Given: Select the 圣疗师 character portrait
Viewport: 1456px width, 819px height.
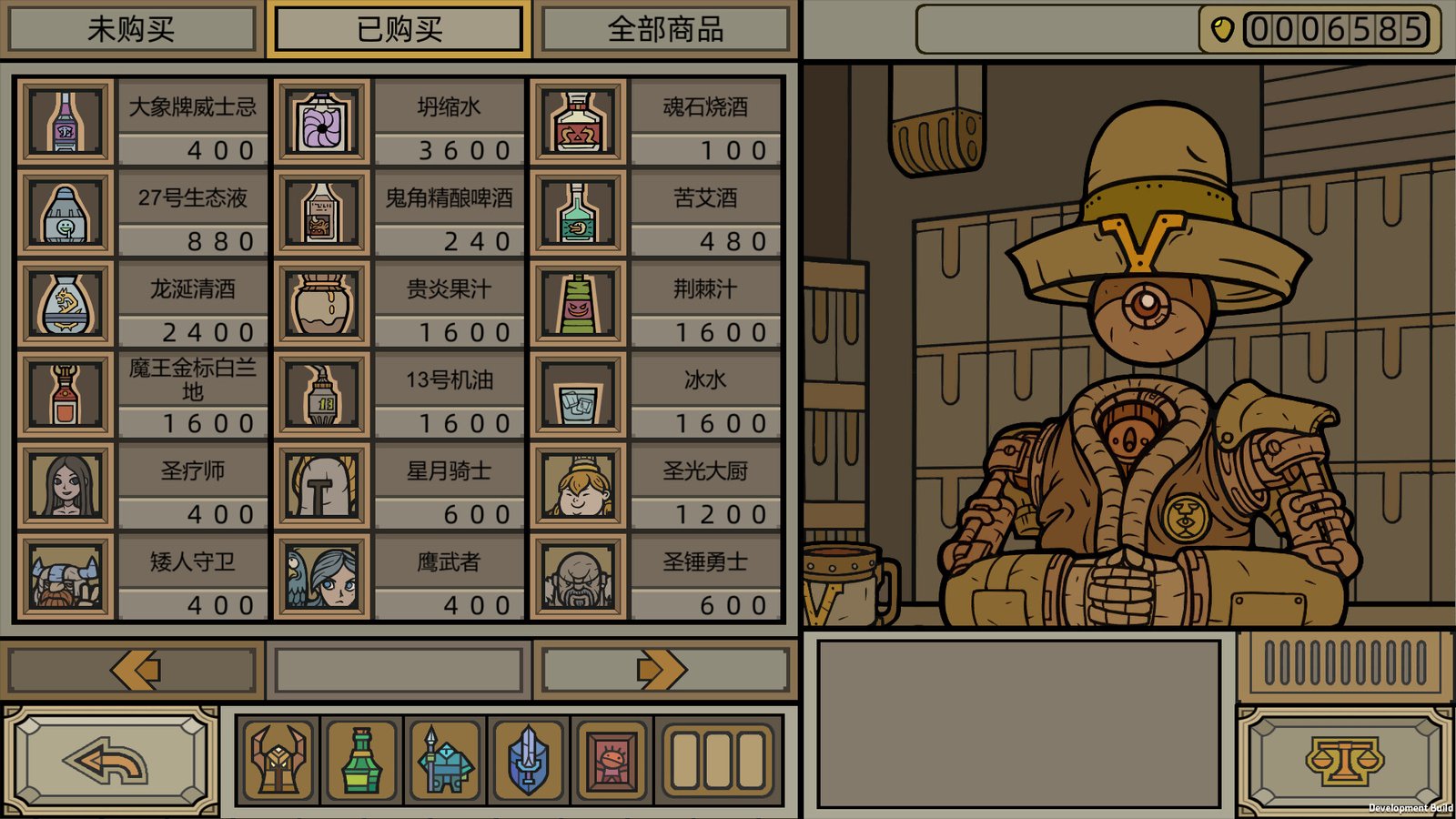Looking at the screenshot, I should tap(64, 485).
